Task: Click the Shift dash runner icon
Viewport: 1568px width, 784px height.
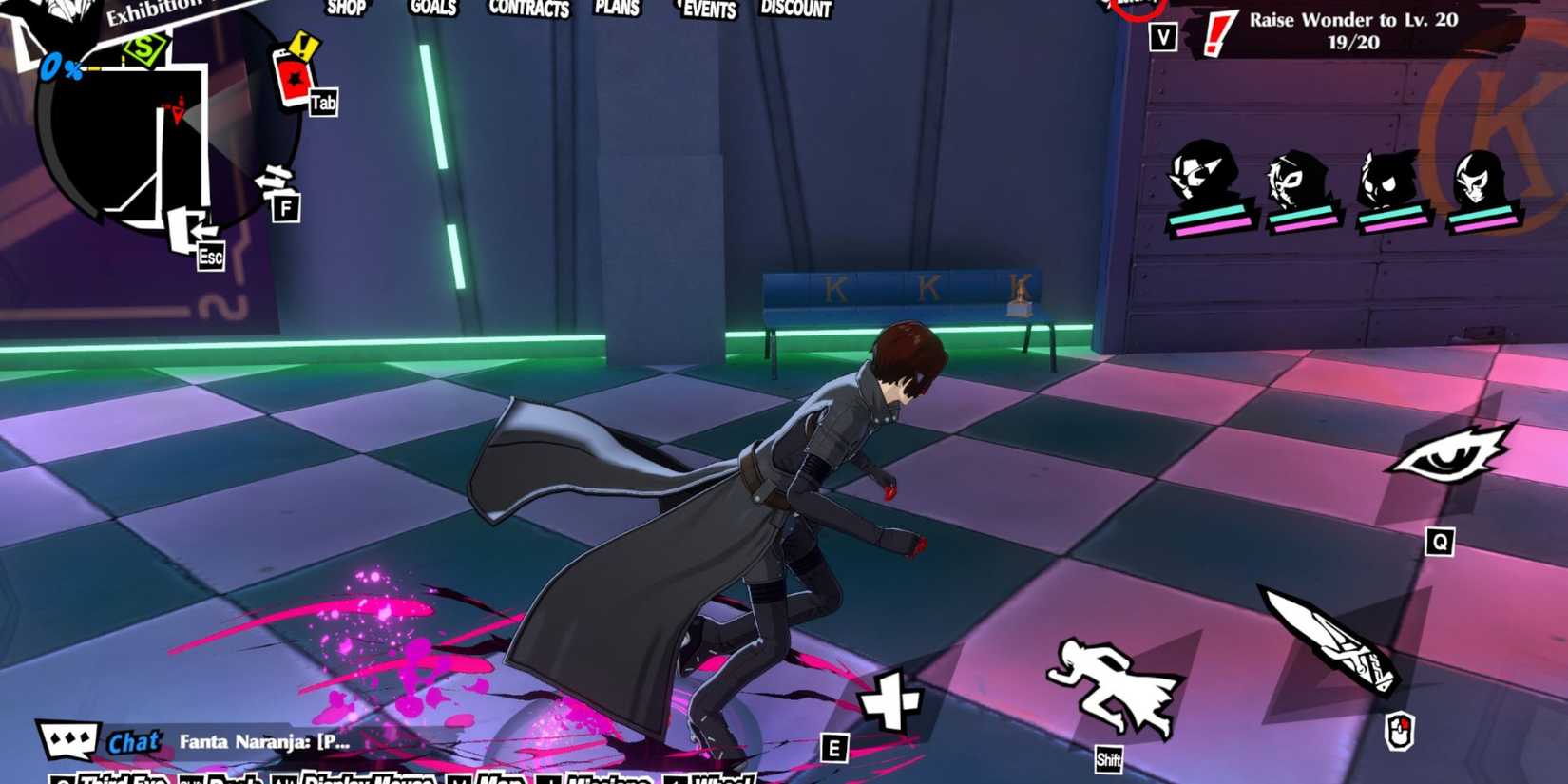Action: click(1109, 680)
